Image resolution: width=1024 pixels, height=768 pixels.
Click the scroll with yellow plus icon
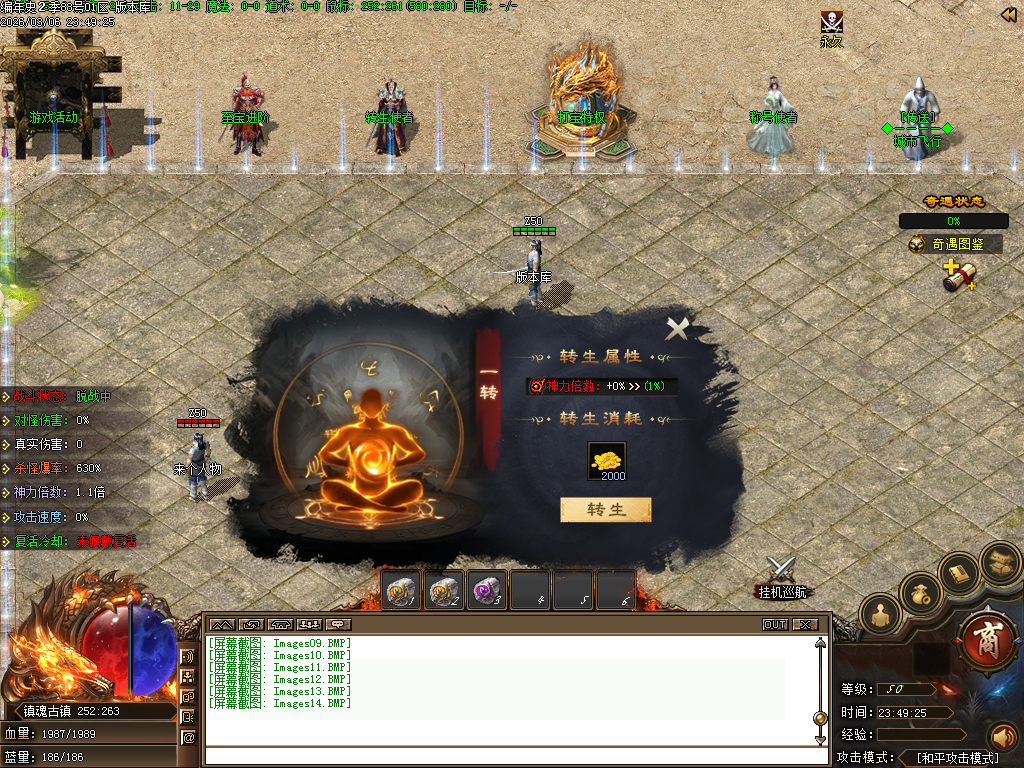pos(958,275)
